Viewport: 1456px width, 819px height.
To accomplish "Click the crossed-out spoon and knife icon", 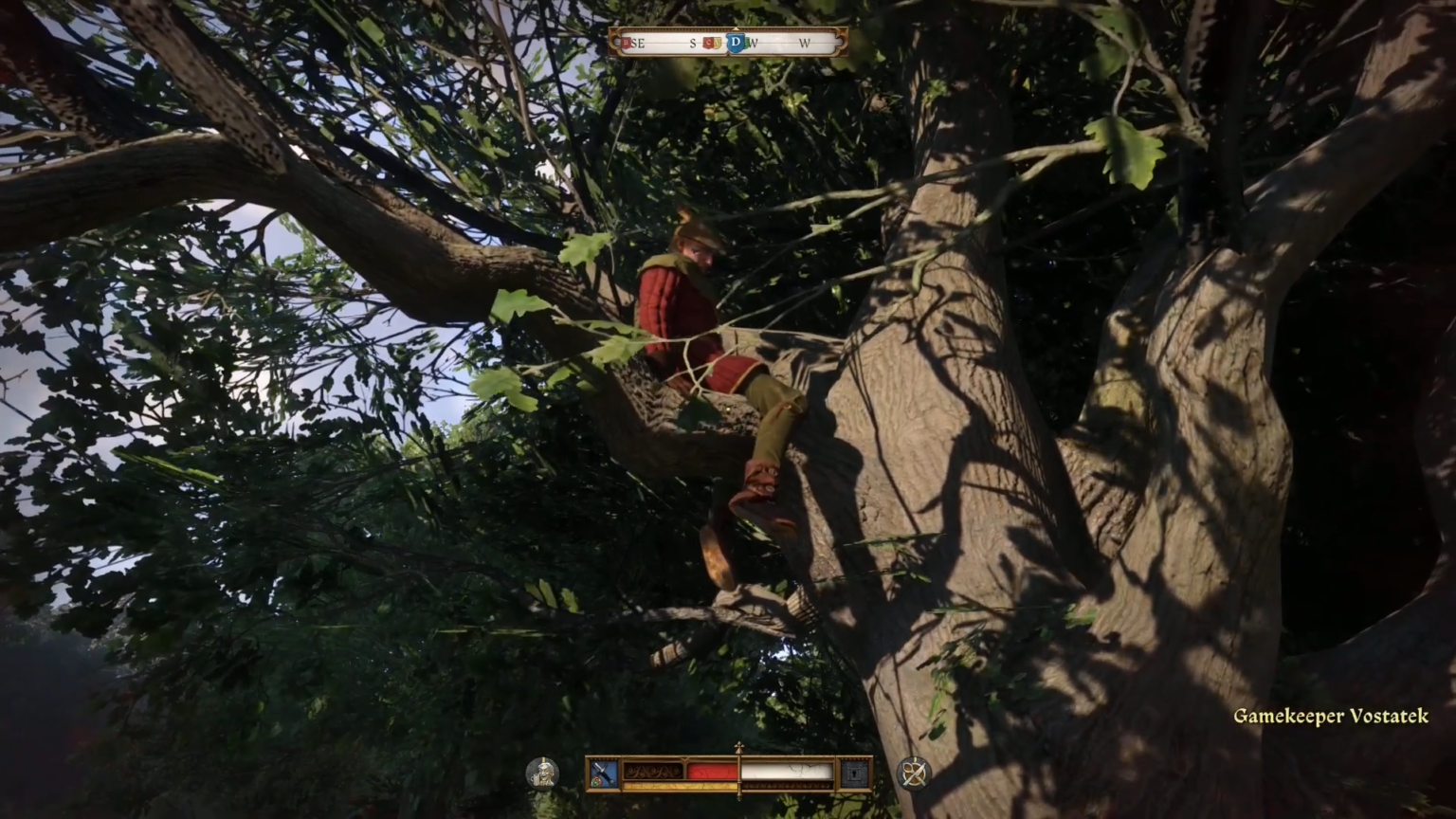I will [x=913, y=773].
